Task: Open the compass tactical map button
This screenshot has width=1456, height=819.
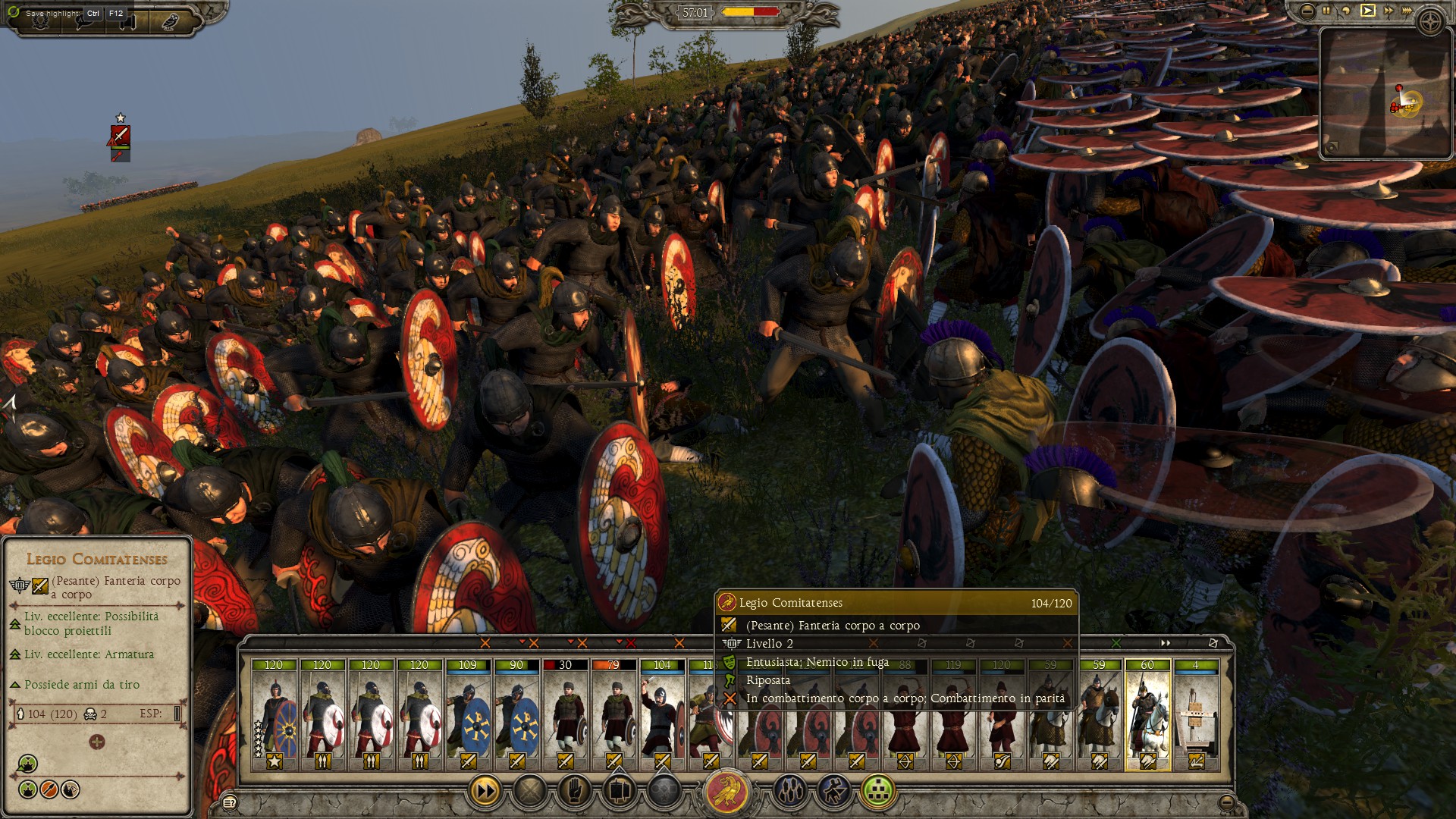Action: (x=1431, y=21)
